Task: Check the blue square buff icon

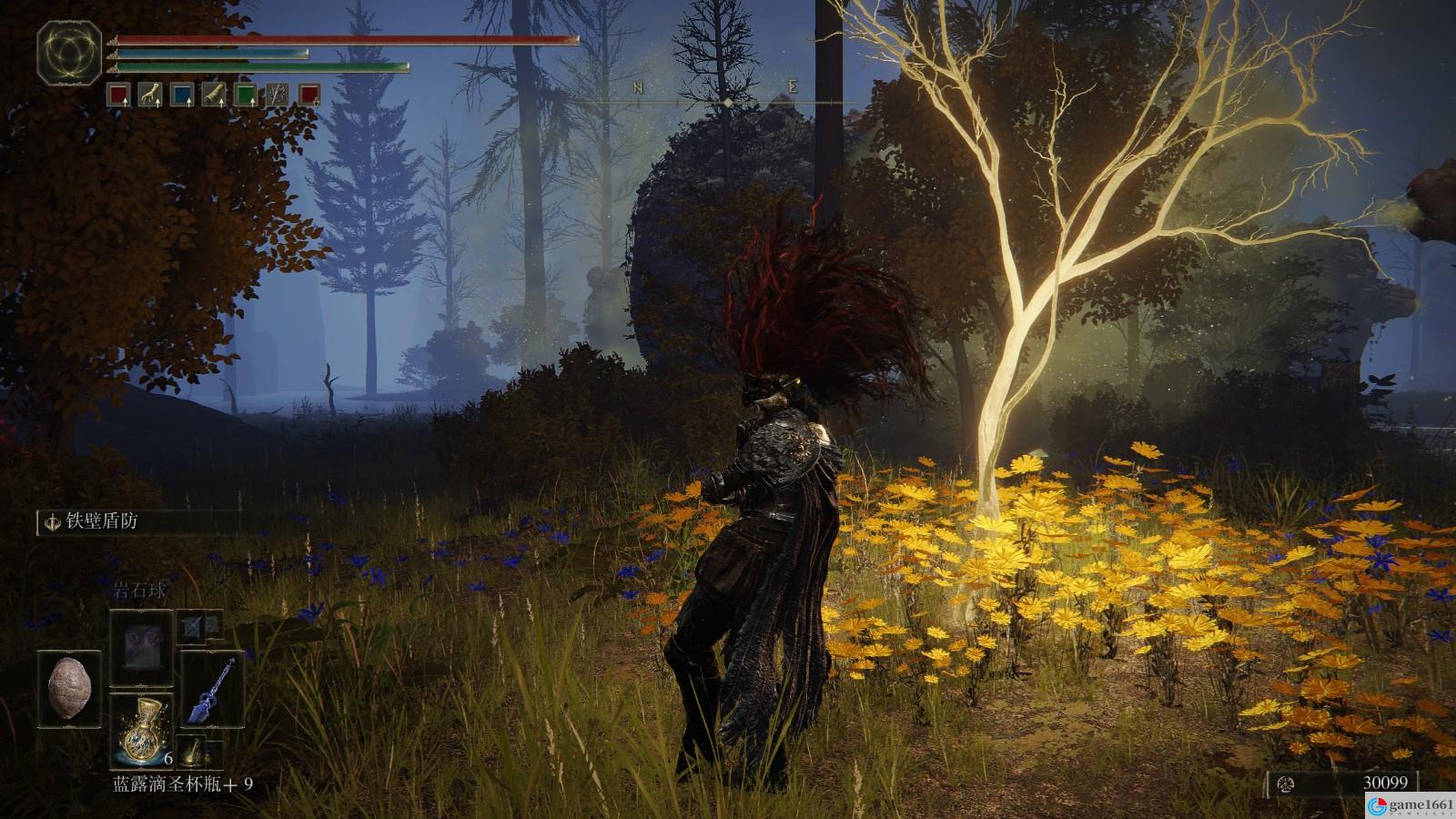Action: (182, 93)
